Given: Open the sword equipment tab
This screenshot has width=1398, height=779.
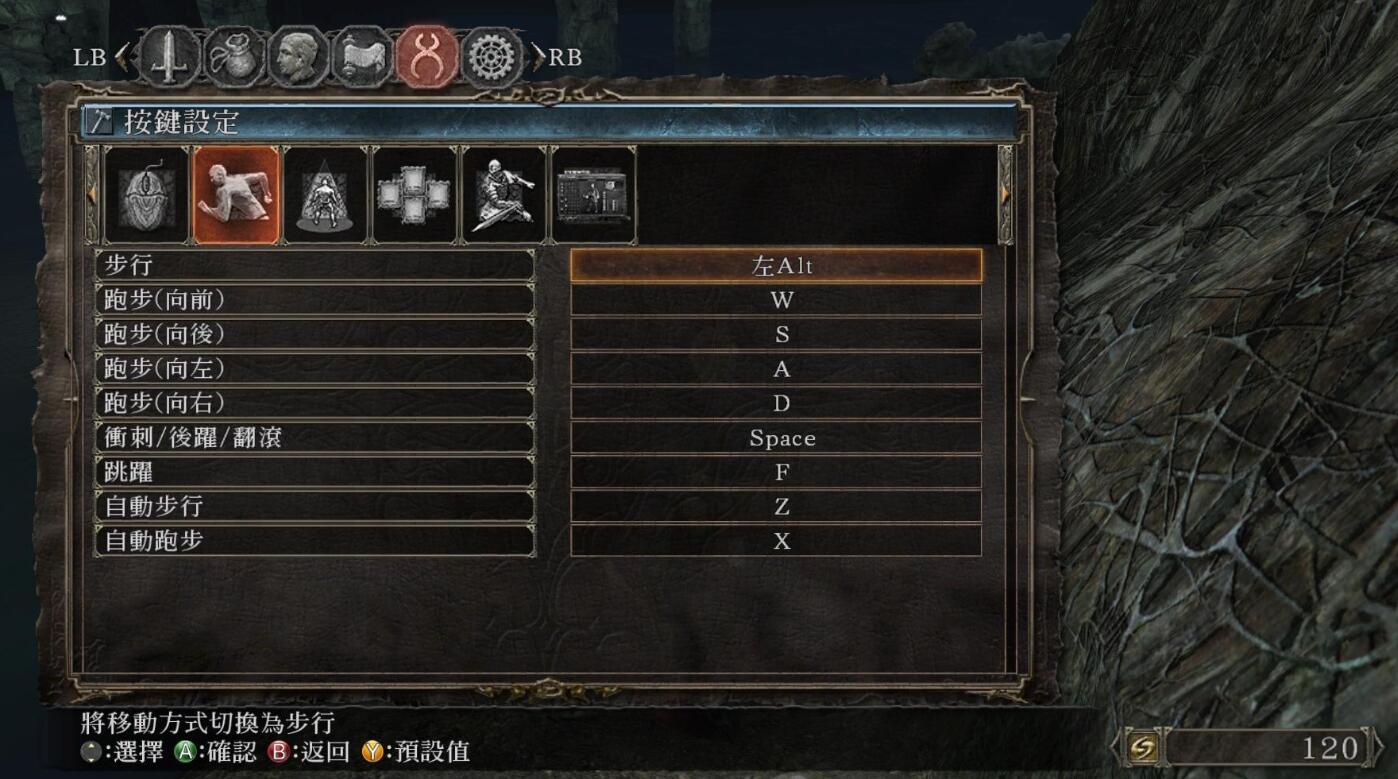Looking at the screenshot, I should pyautogui.click(x=169, y=57).
